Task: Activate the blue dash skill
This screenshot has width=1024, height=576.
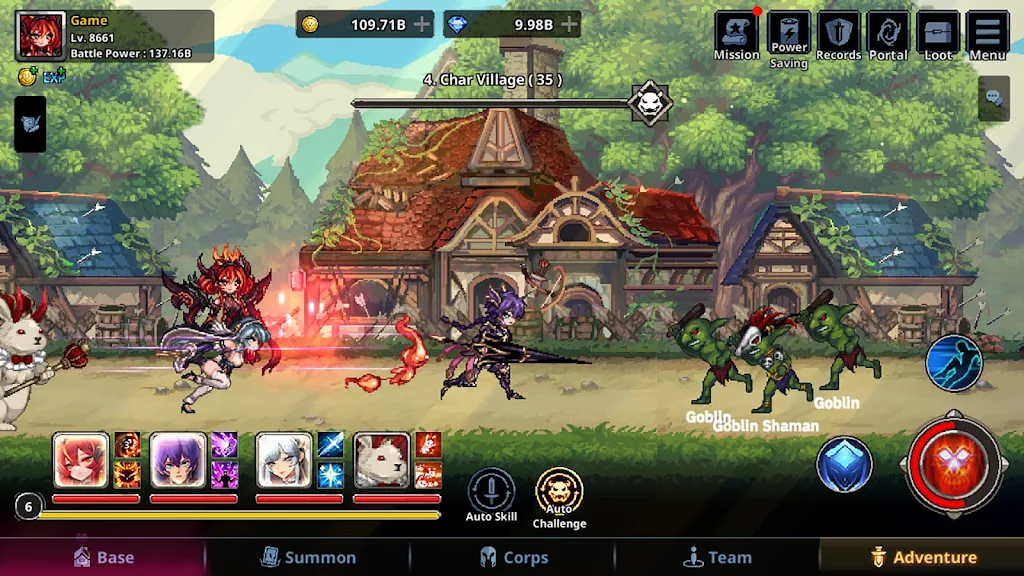Action: [954, 362]
